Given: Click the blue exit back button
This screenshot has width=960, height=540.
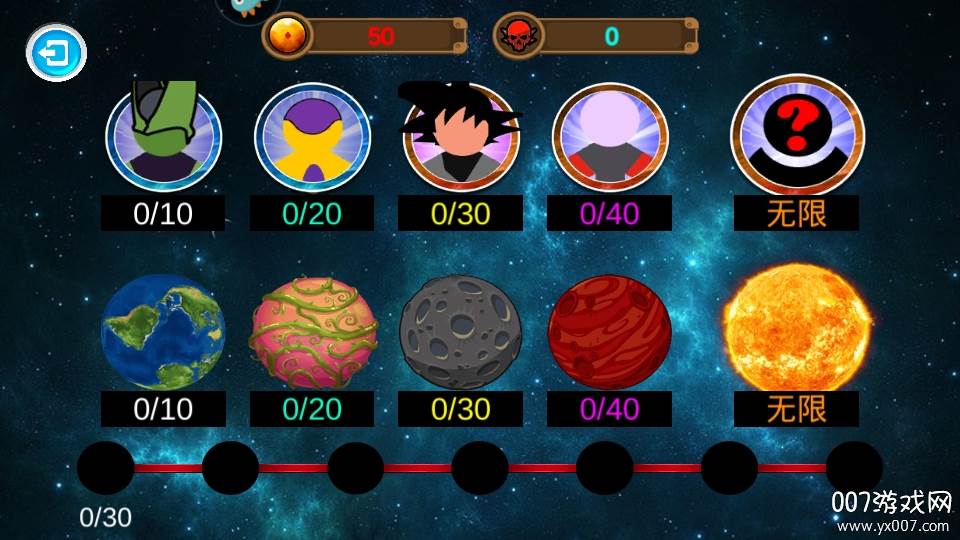Looking at the screenshot, I should 56,52.
